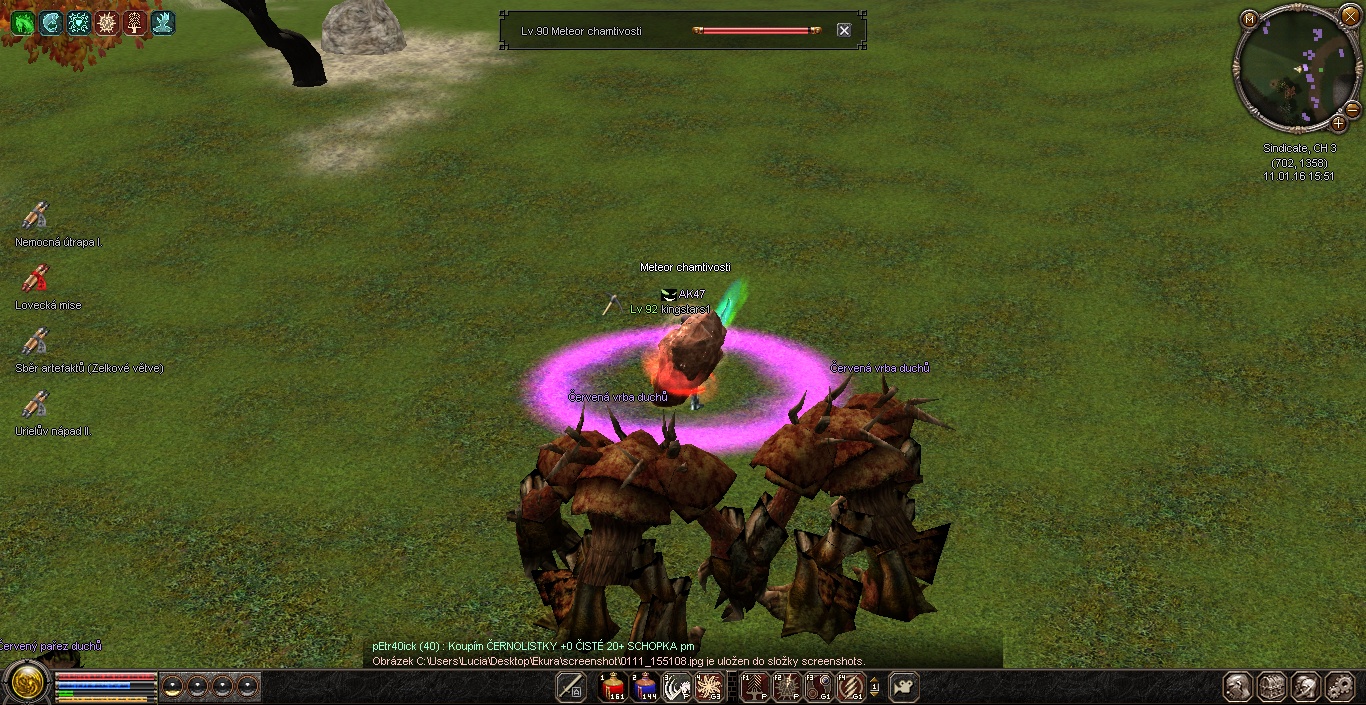Open the Lovecká mise quest scroll

pos(36,279)
